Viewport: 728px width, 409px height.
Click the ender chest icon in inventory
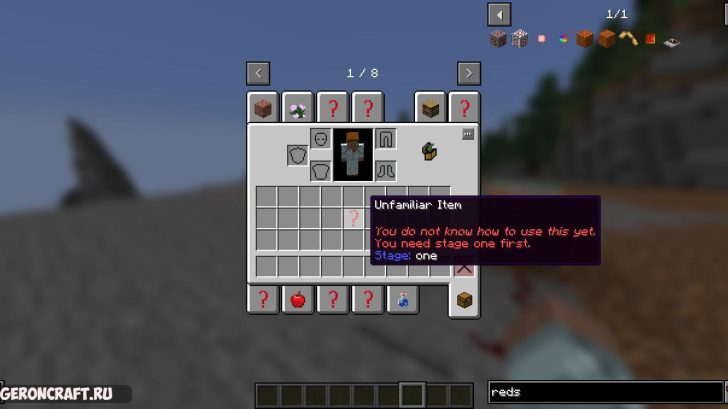click(430, 151)
